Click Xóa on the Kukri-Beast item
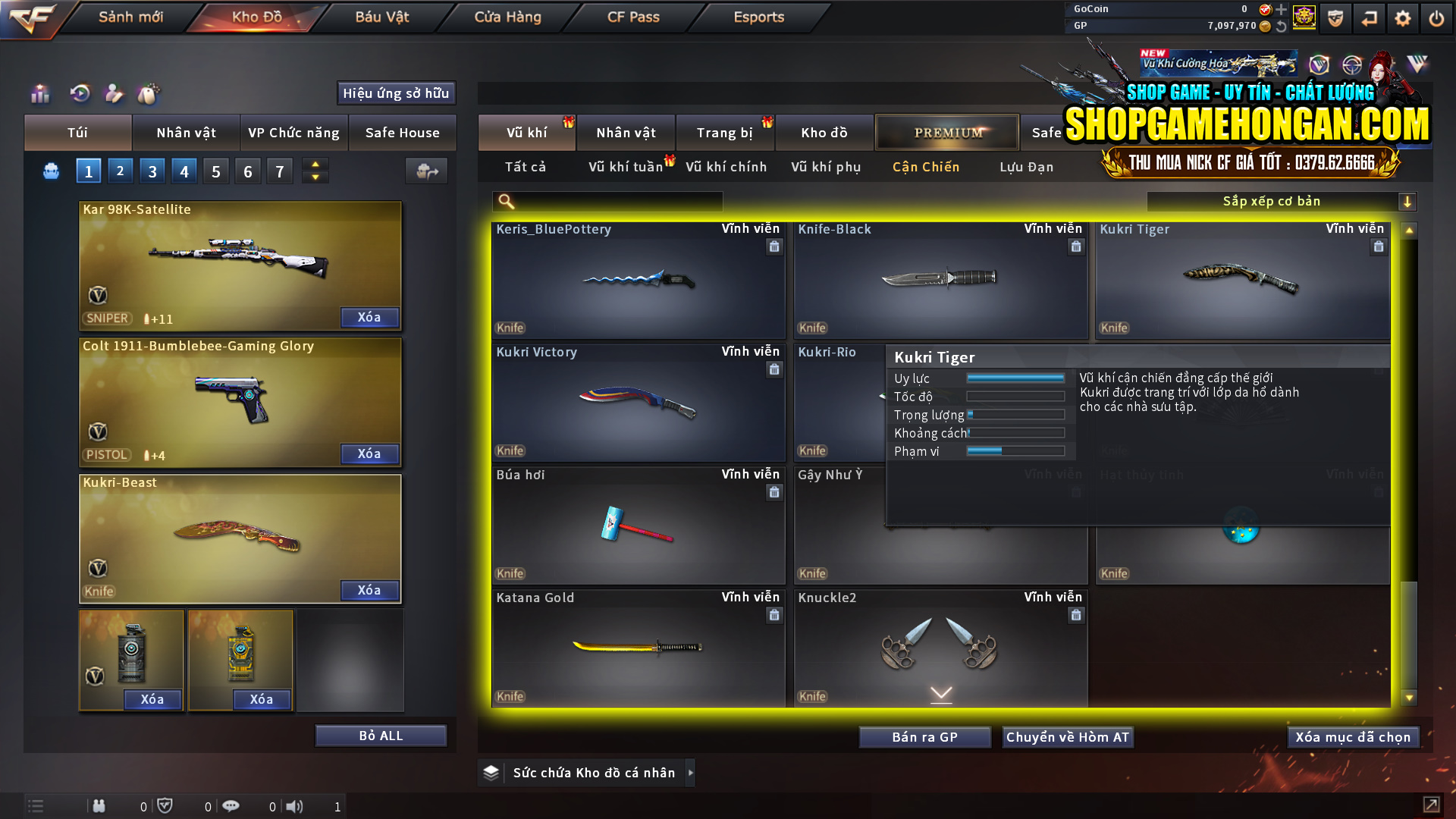The image size is (1456, 819). [x=369, y=590]
